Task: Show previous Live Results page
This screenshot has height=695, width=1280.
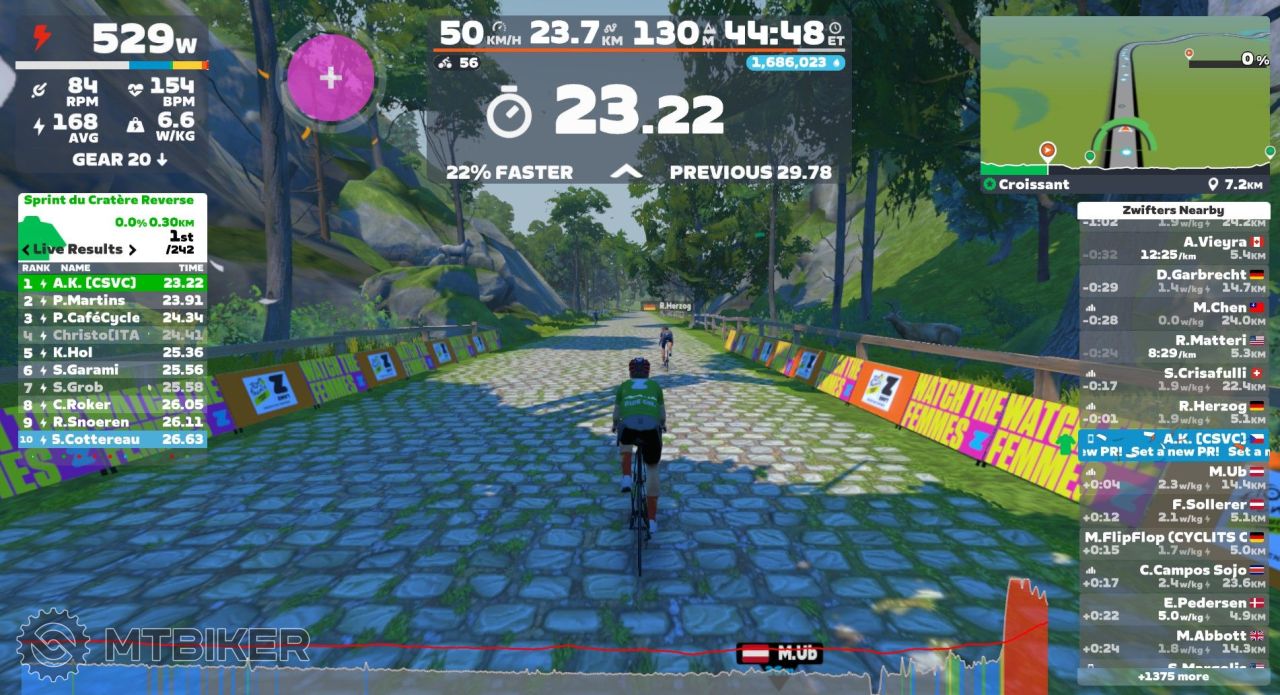Action: [x=26, y=249]
